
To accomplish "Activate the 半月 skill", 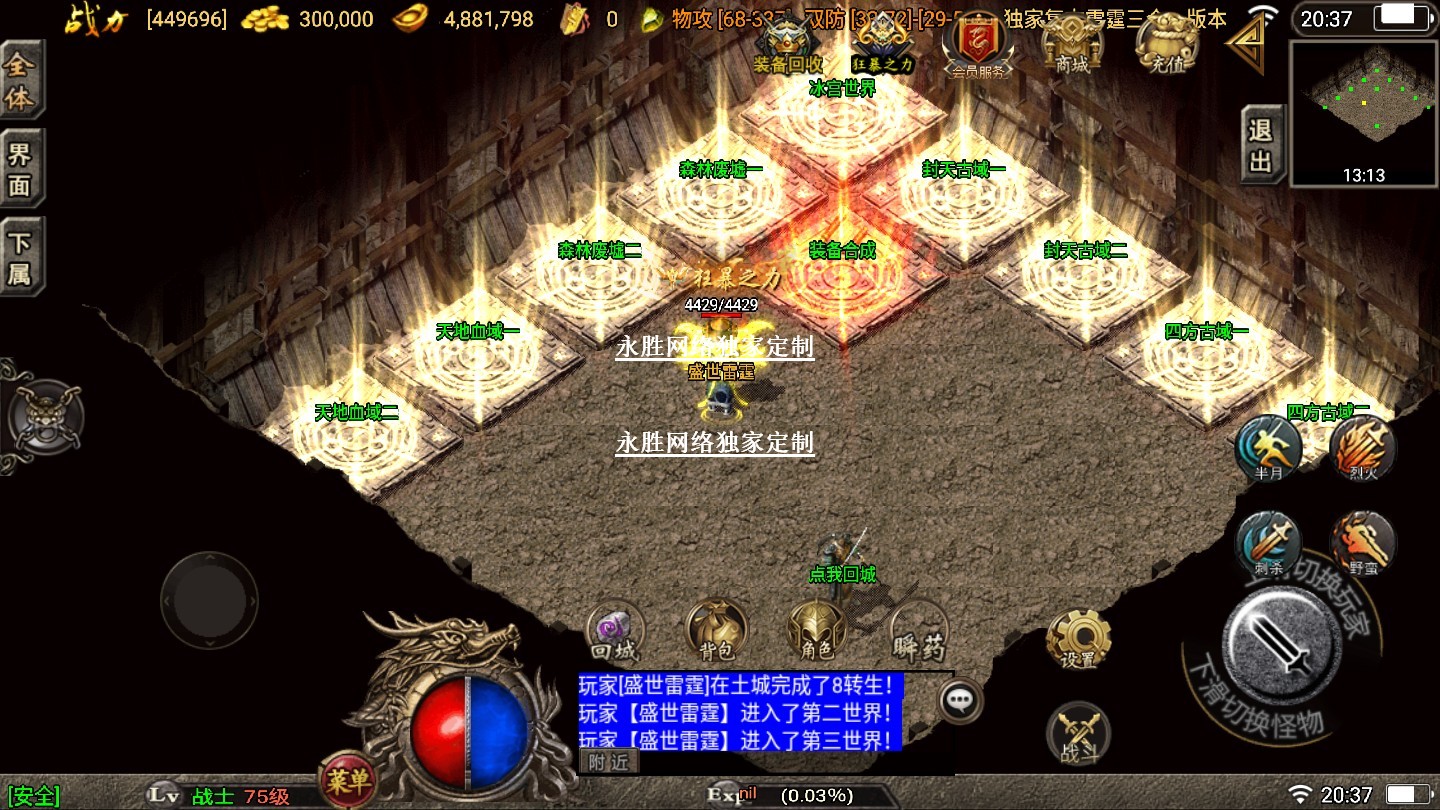I will (1268, 447).
